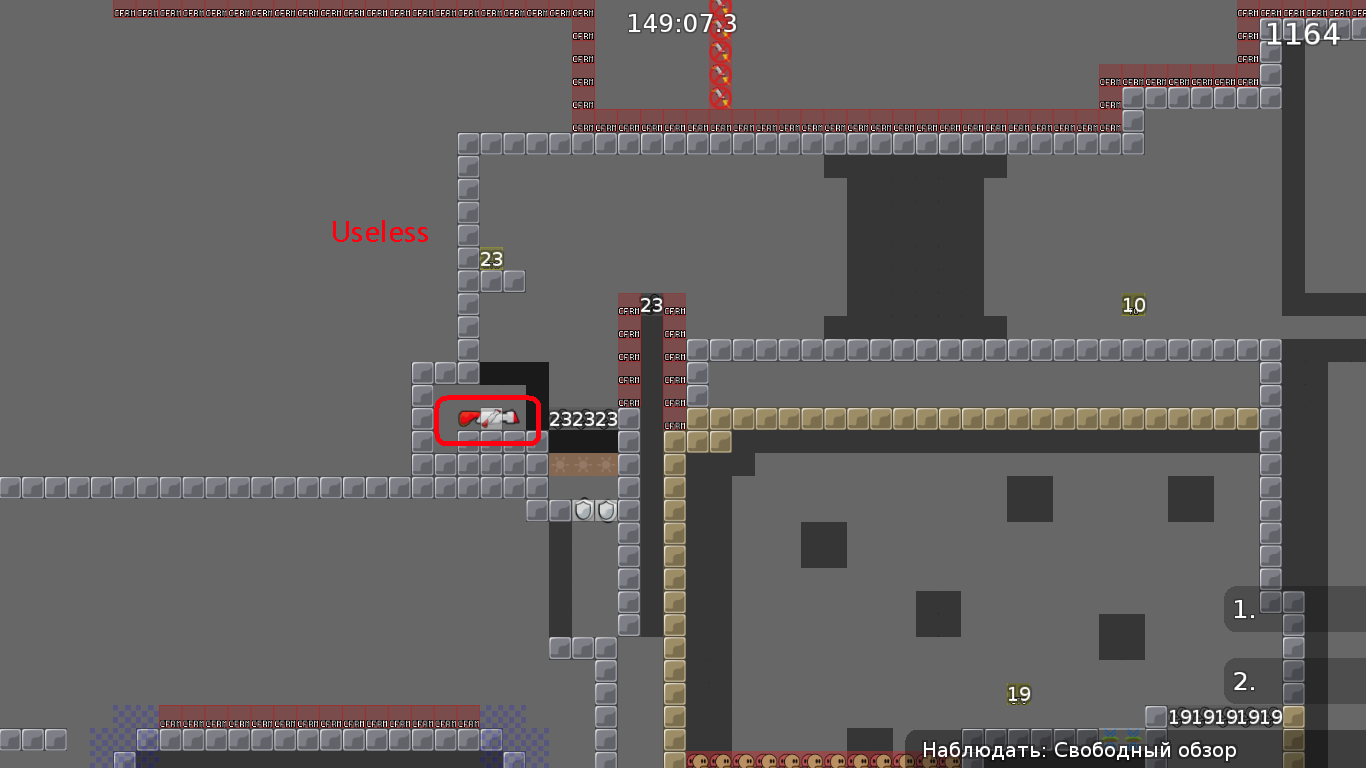The height and width of the screenshot is (768, 1366).
Task: Click the match timer showing 149:07.3
Action: (x=681, y=23)
